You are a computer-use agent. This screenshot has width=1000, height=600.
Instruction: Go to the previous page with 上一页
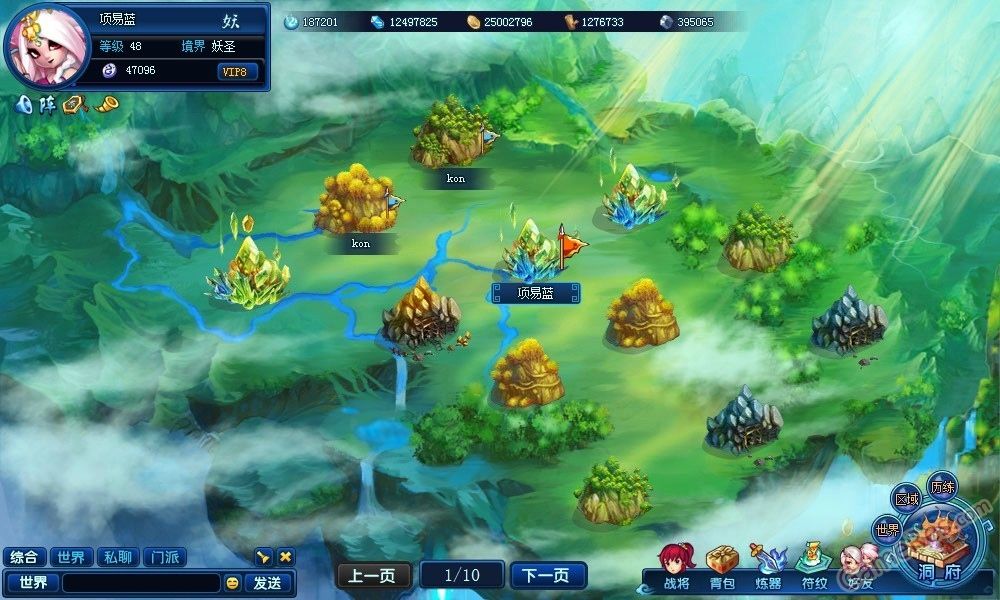tap(374, 575)
